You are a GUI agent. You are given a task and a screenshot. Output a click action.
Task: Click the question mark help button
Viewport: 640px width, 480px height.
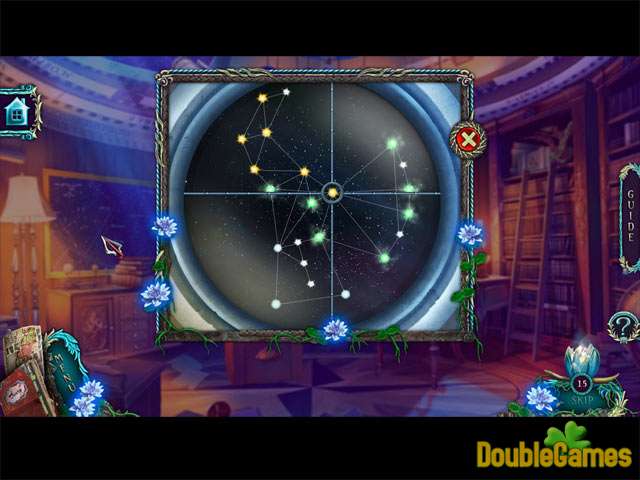tap(623, 326)
